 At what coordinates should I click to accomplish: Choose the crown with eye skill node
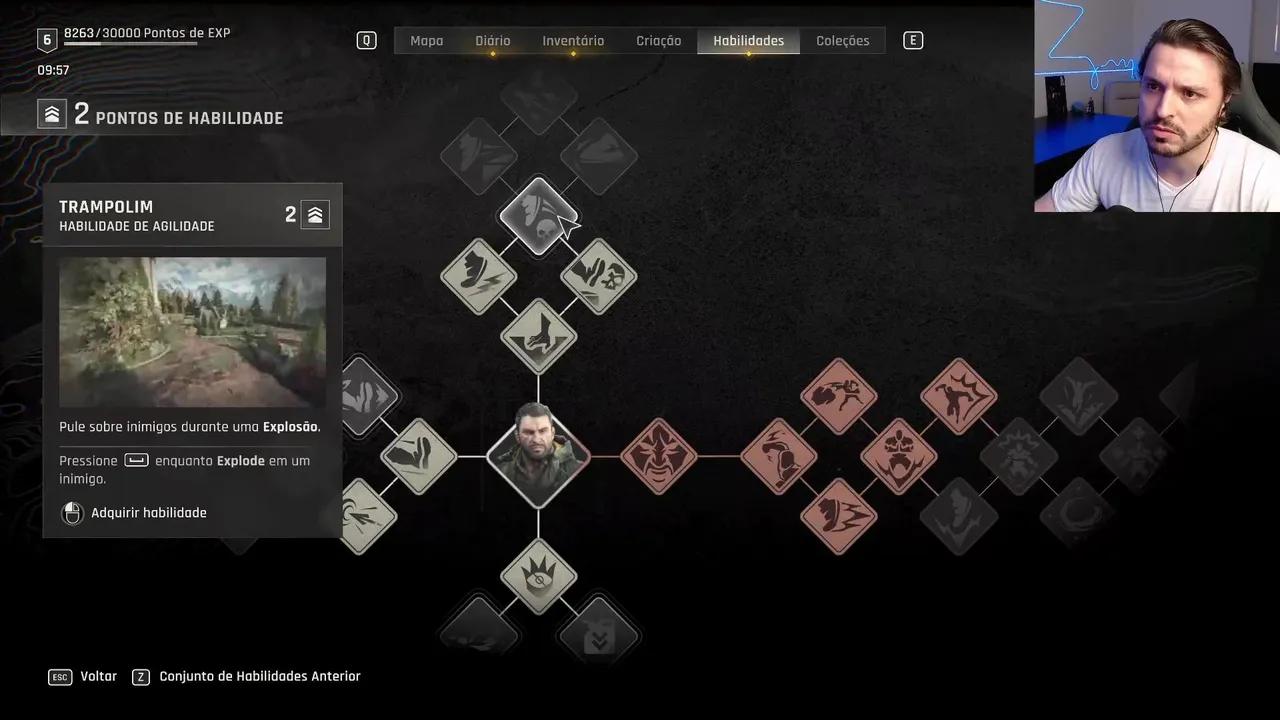click(538, 576)
